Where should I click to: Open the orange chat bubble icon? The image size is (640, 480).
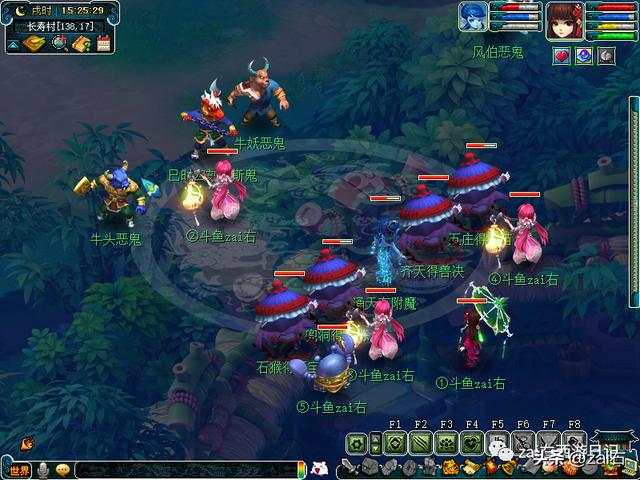63,470
